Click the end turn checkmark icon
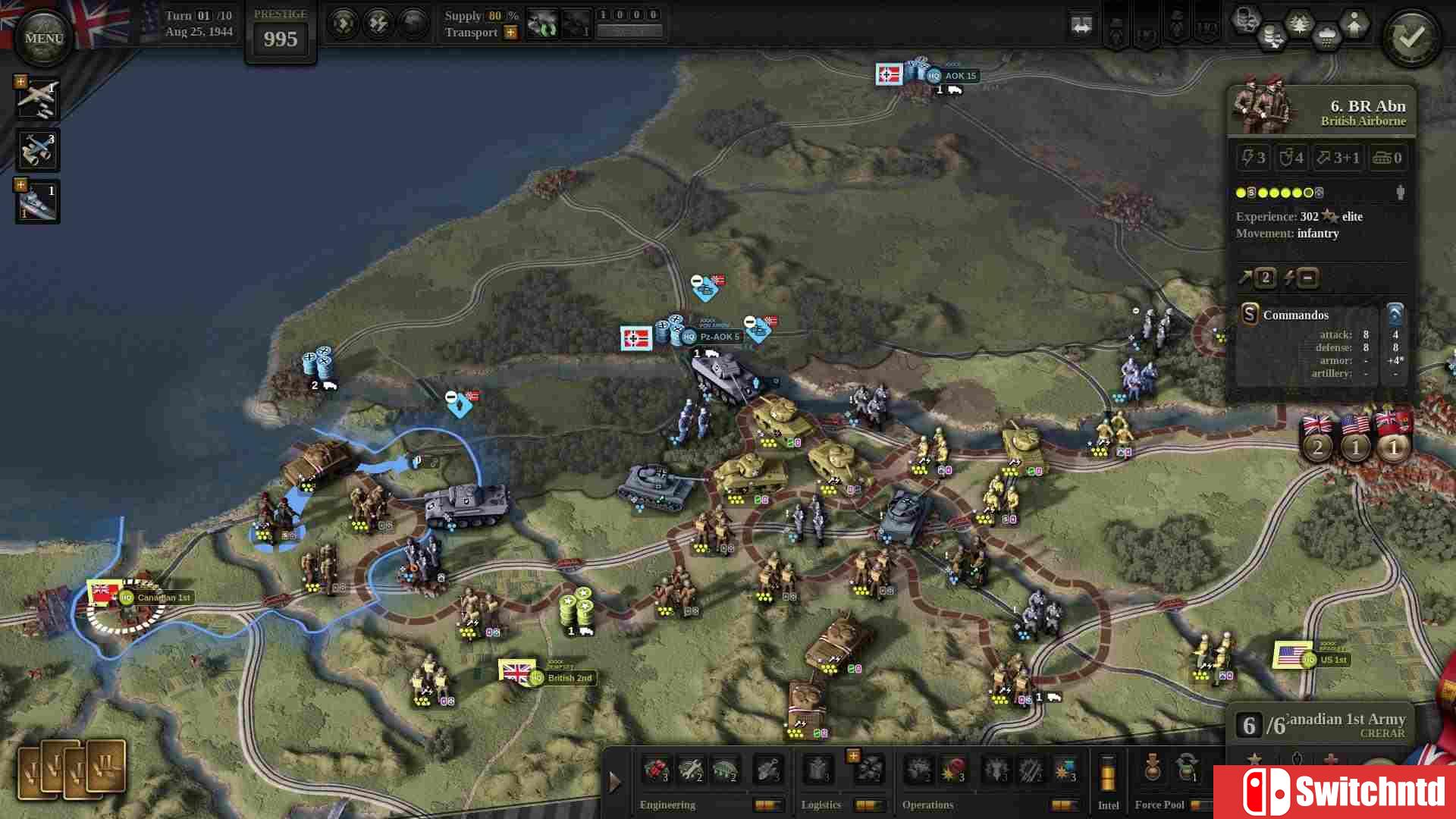The height and width of the screenshot is (819, 1456). 1411,36
